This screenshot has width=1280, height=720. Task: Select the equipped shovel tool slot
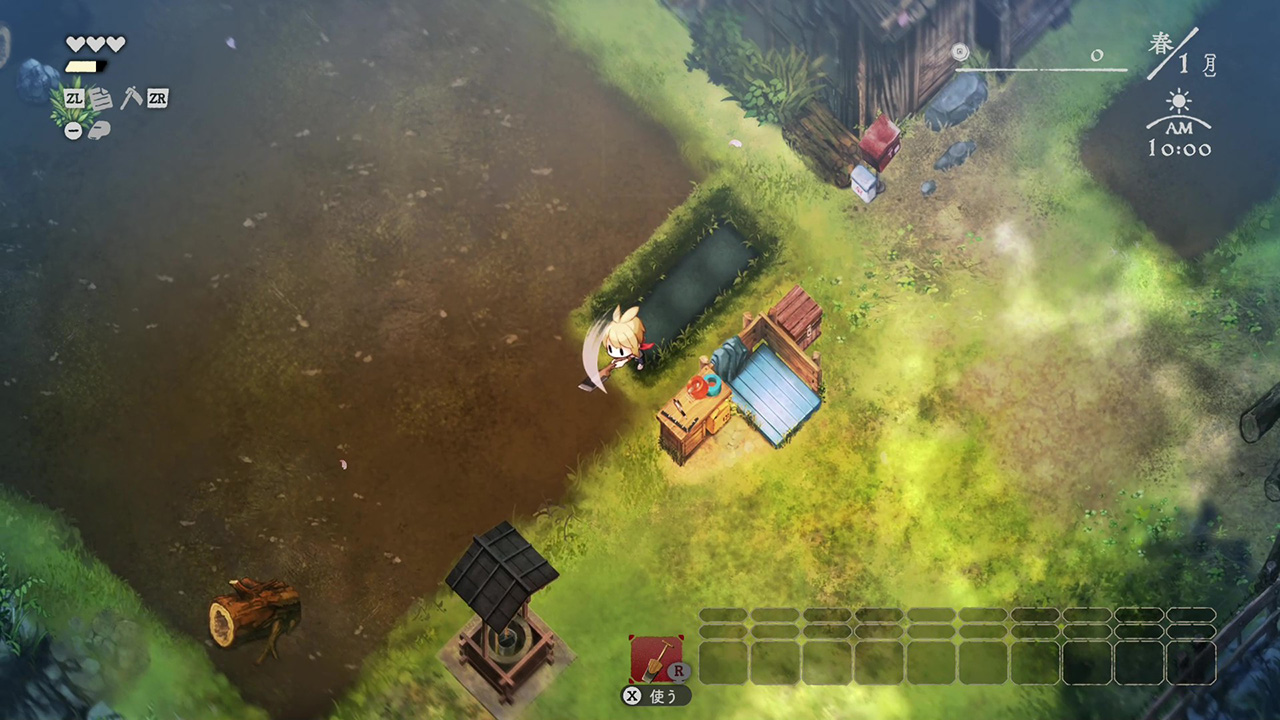tap(656, 658)
